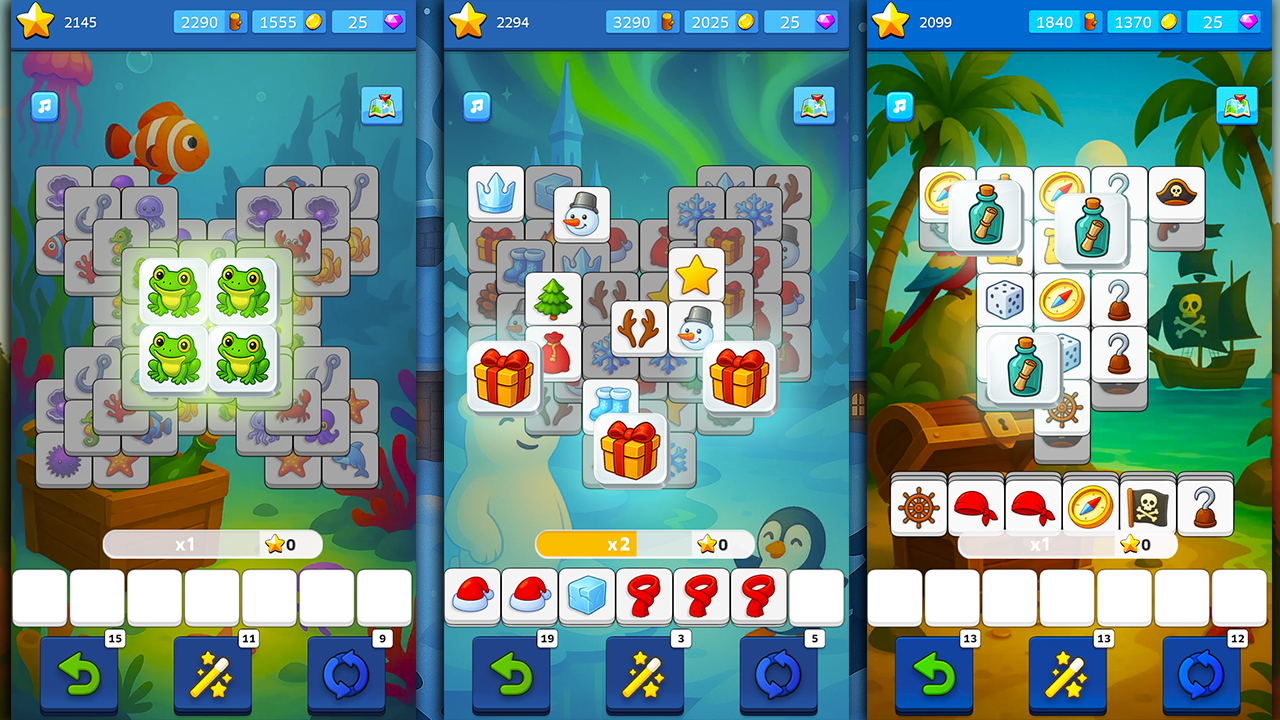Select the ship wheel tile in the tray

point(920,506)
